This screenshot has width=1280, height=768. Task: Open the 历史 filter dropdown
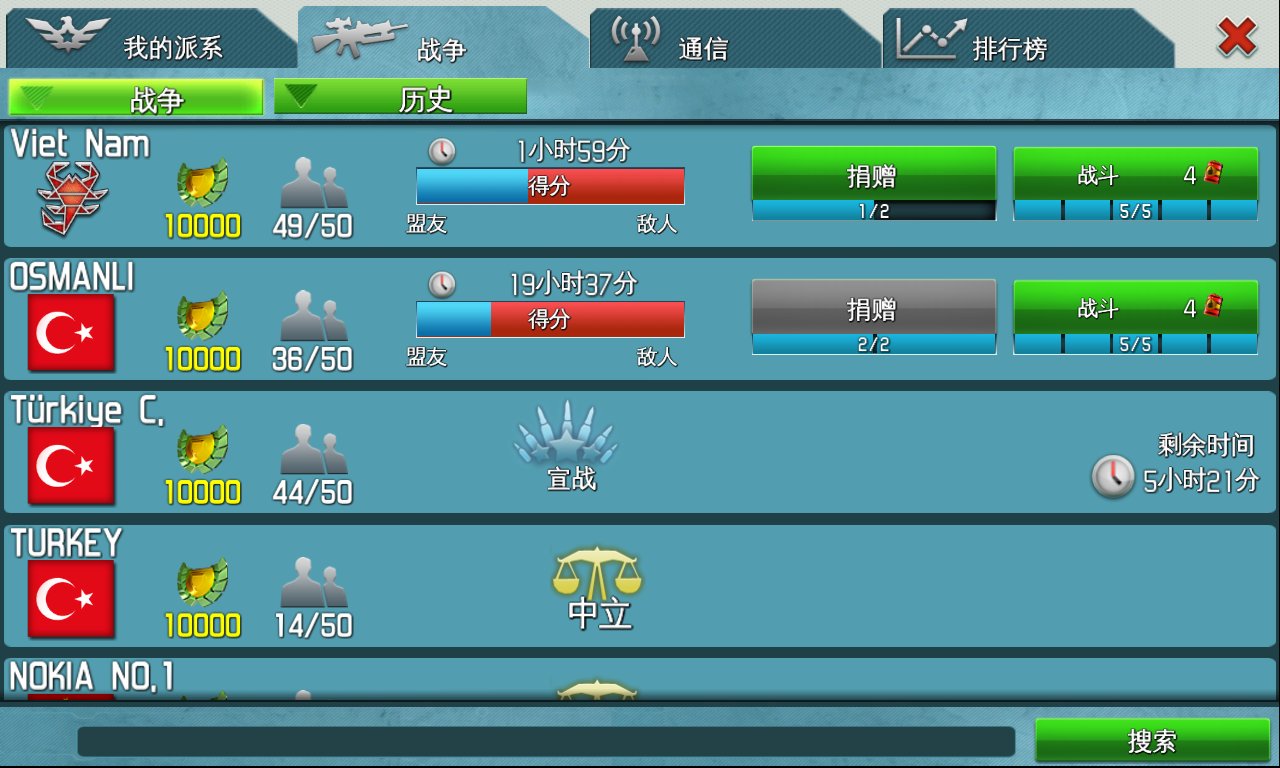click(400, 95)
